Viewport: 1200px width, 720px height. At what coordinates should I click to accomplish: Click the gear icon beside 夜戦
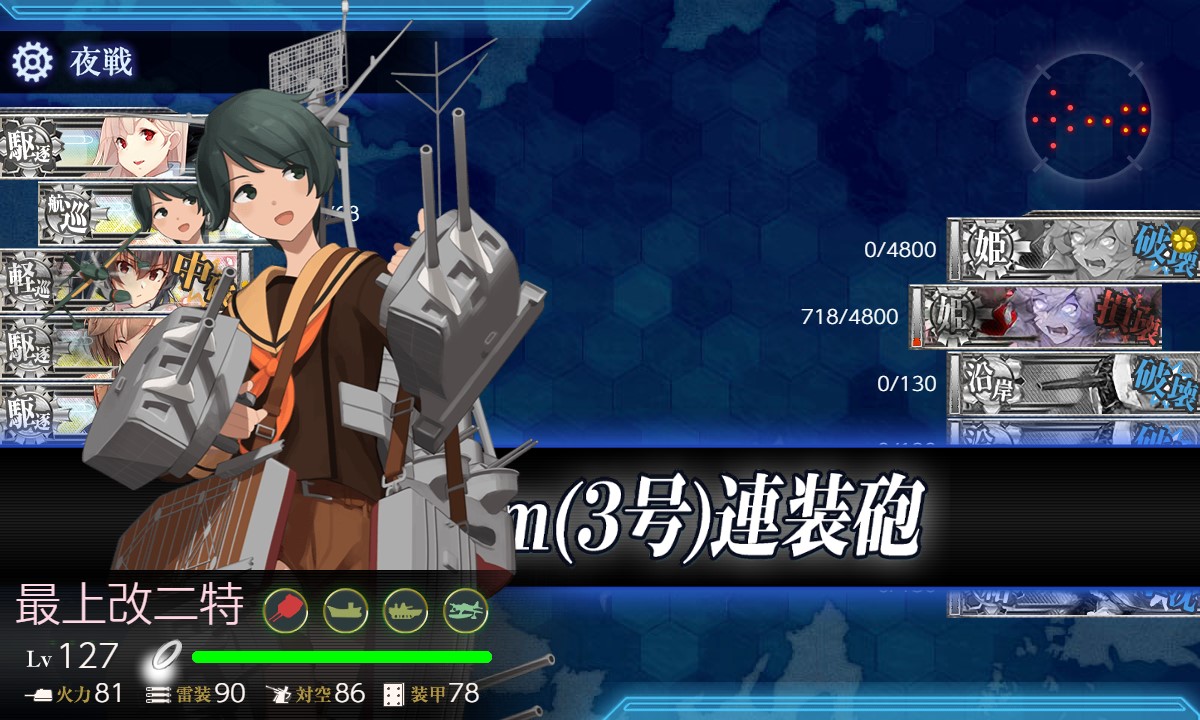32,62
